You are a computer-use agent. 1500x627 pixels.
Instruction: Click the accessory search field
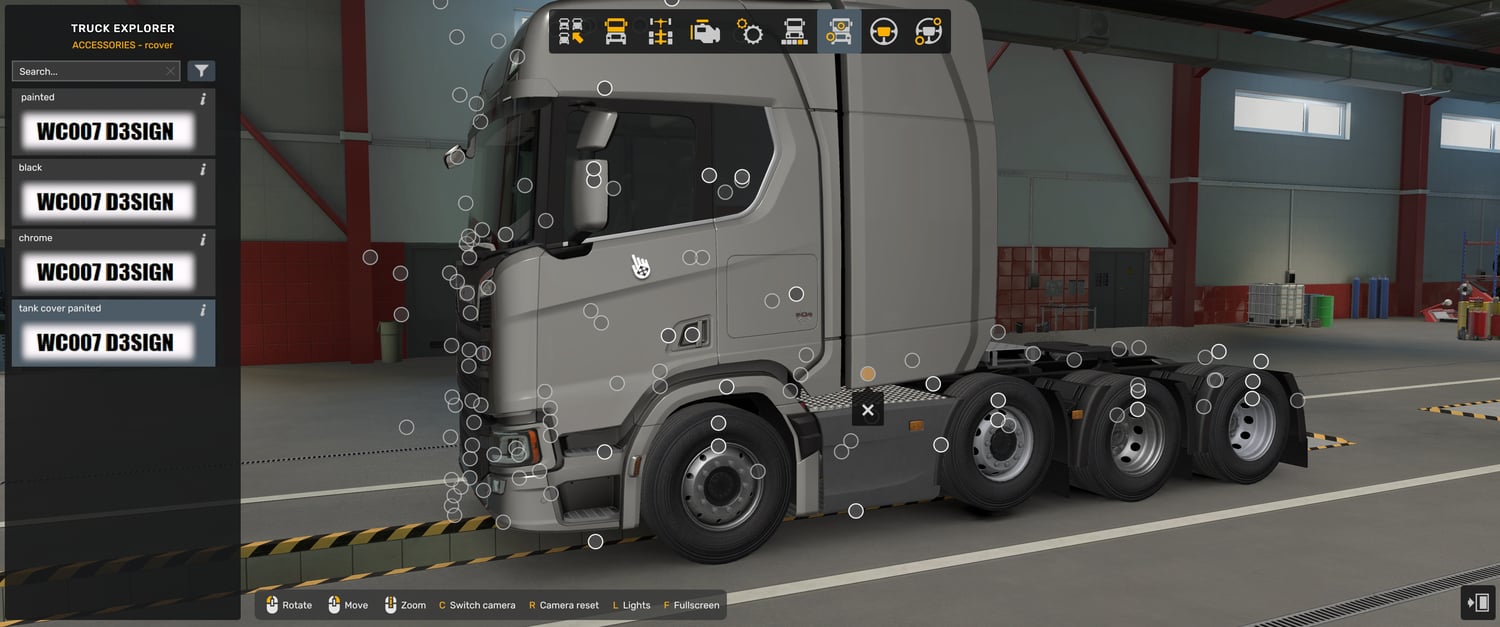pos(88,71)
